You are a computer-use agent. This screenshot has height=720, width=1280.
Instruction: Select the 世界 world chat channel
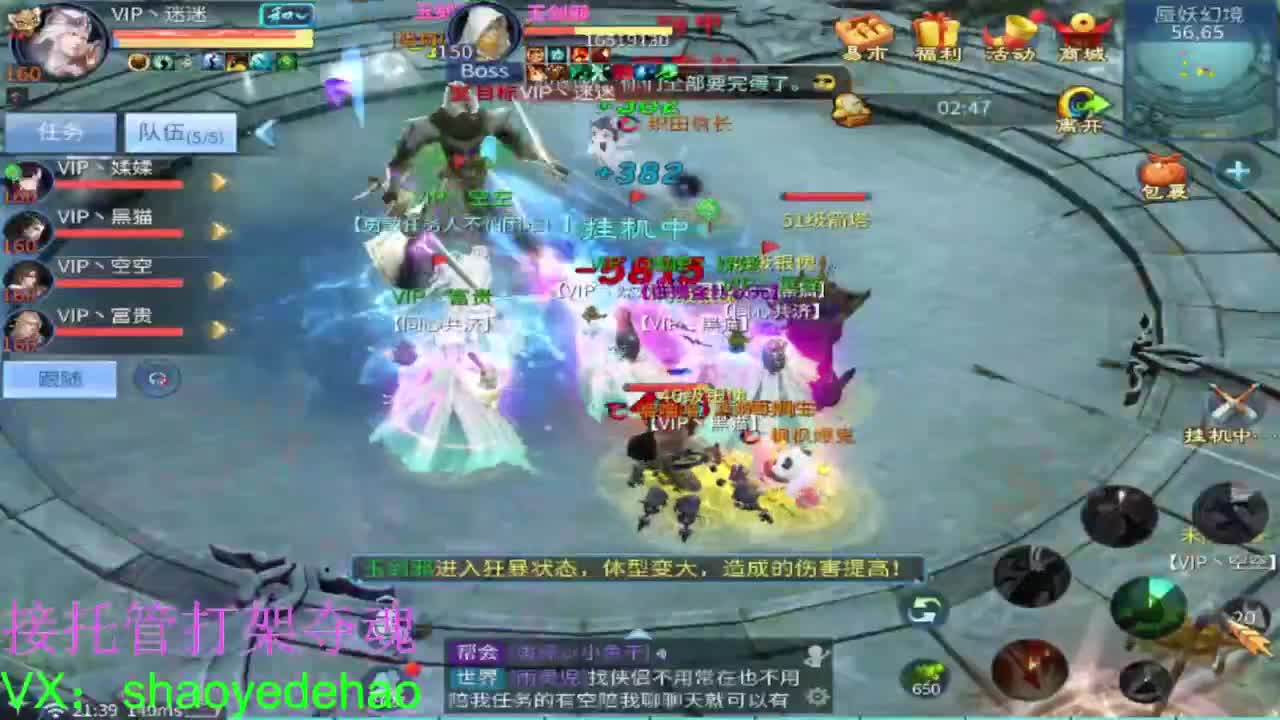[473, 677]
